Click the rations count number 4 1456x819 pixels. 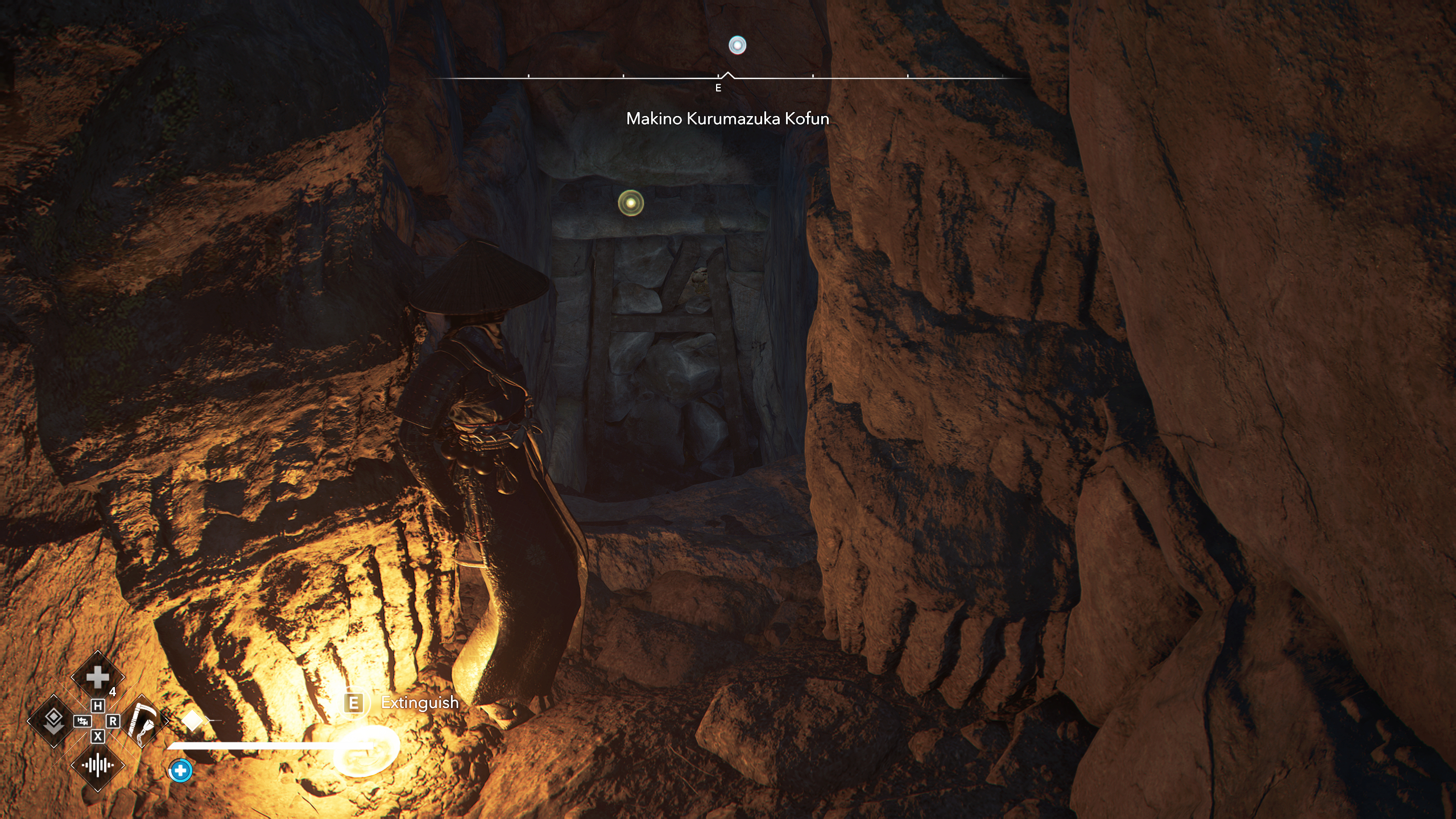coord(114,691)
